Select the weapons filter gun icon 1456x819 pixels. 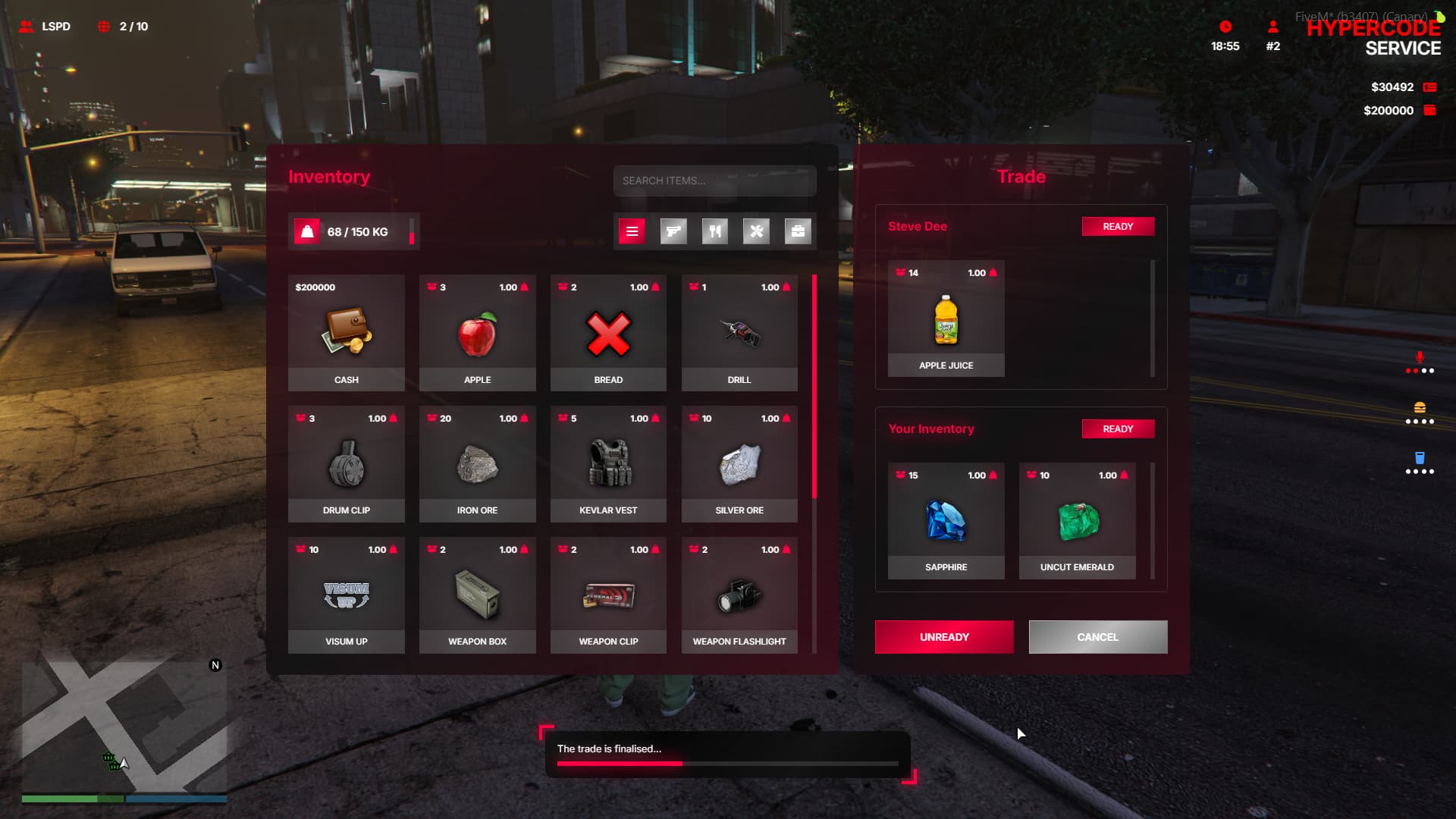673,231
